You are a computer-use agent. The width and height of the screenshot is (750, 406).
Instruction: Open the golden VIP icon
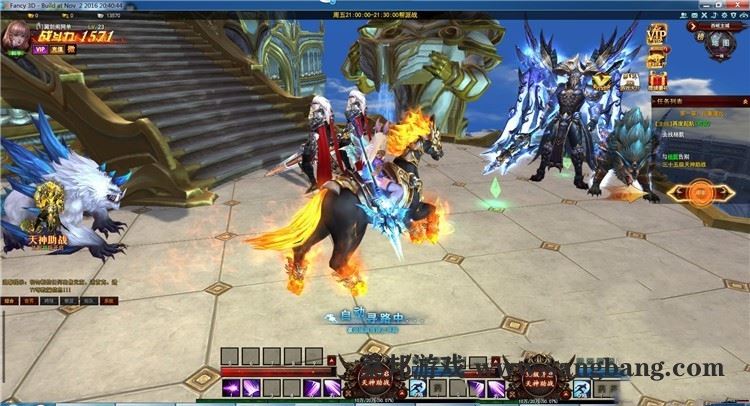click(656, 35)
